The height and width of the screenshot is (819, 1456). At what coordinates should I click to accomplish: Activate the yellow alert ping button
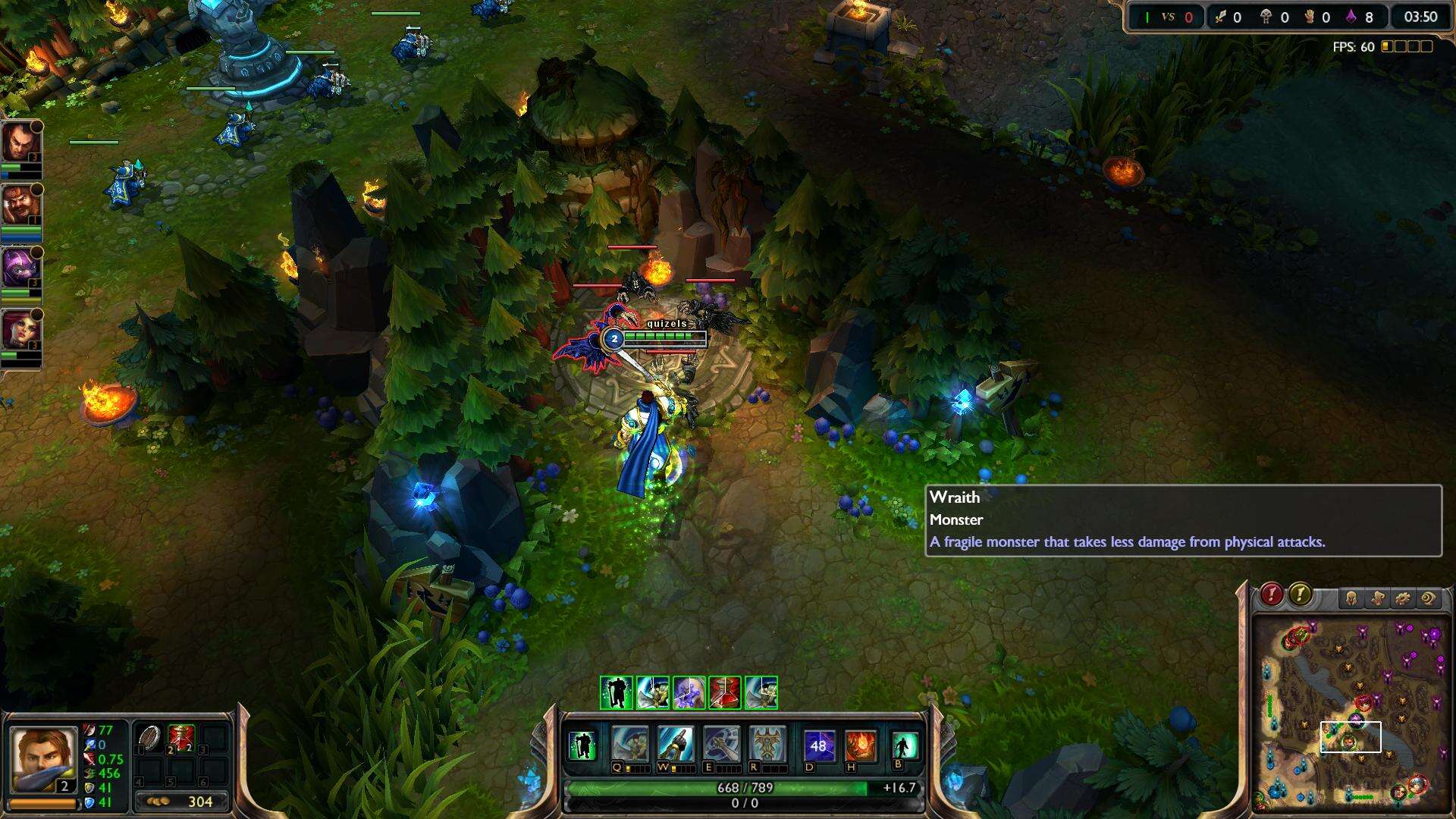coord(1300,595)
